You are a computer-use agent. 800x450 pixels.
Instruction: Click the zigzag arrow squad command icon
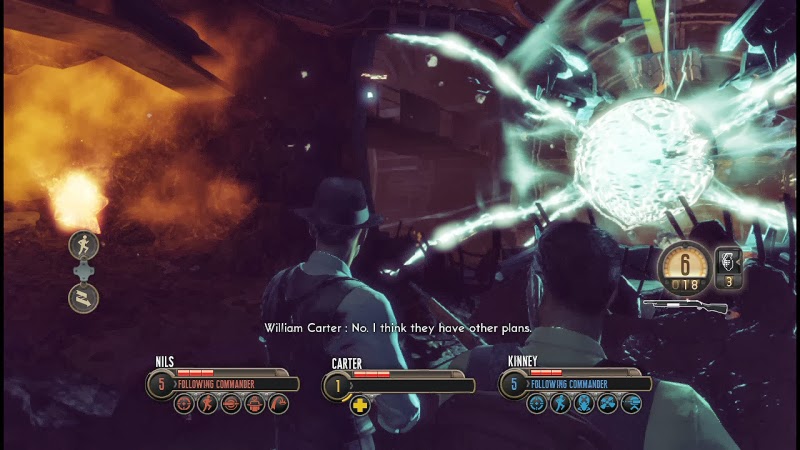(x=82, y=297)
